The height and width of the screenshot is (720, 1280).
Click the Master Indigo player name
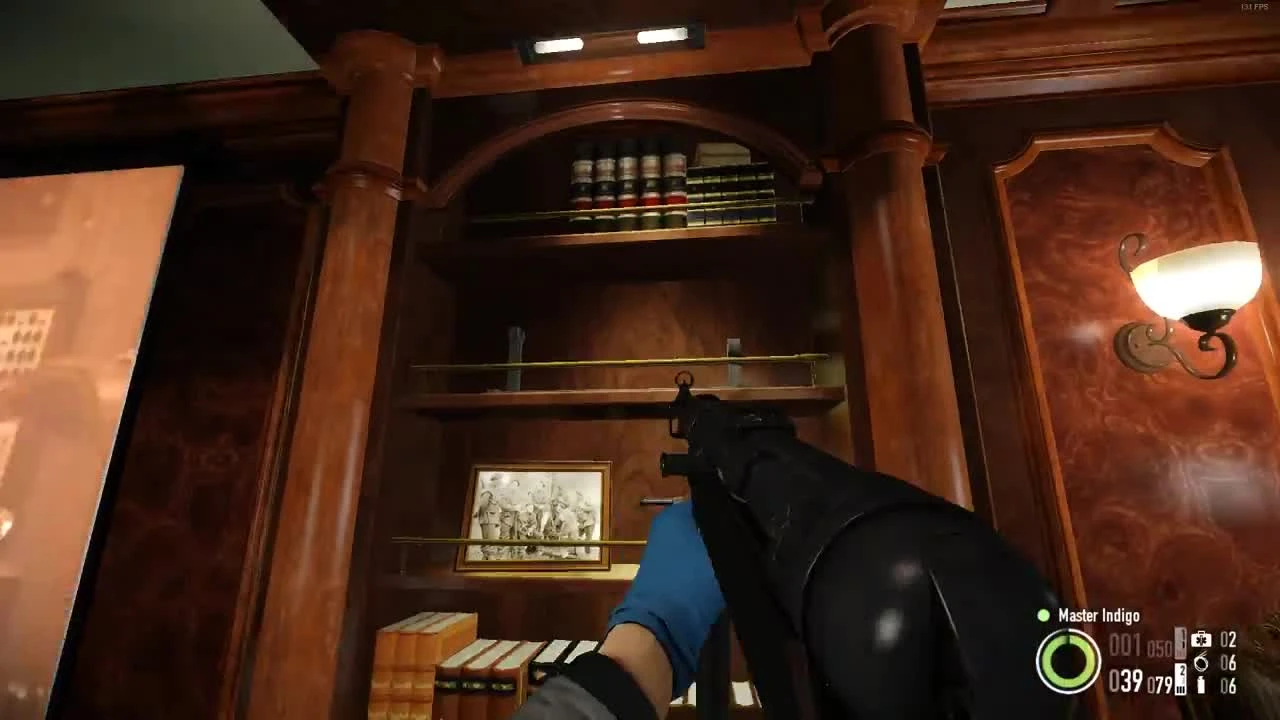click(x=1100, y=616)
